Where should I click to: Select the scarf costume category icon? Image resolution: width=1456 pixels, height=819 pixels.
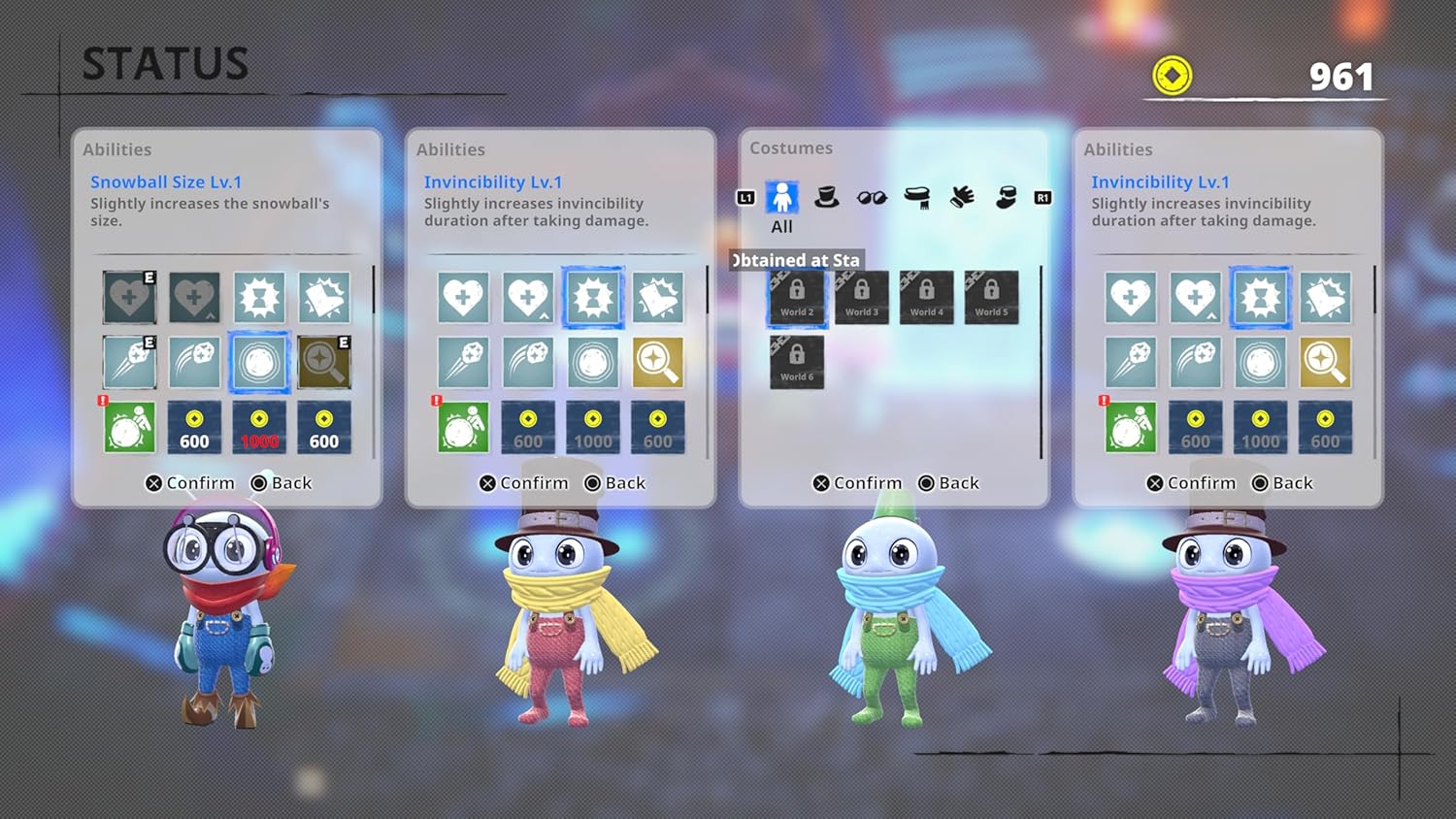pyautogui.click(x=916, y=196)
